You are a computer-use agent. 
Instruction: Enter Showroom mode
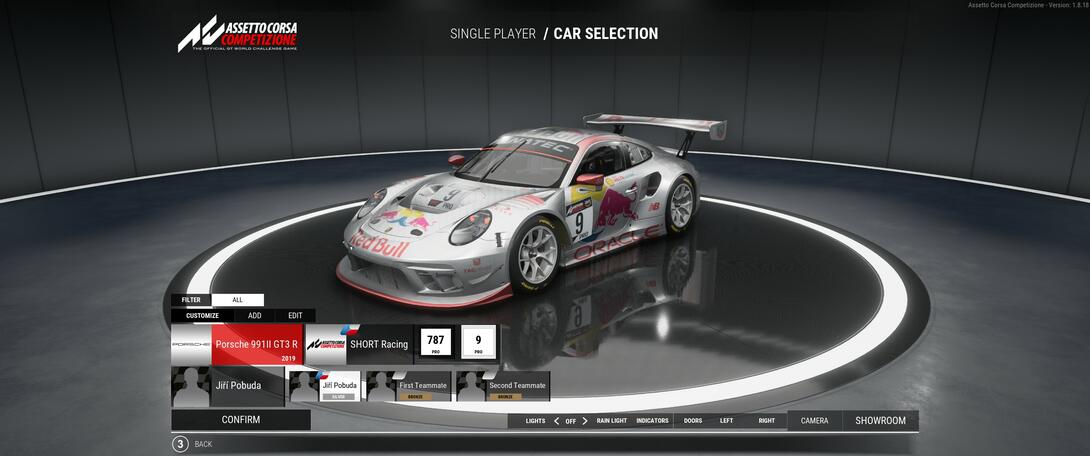pyautogui.click(x=880, y=421)
